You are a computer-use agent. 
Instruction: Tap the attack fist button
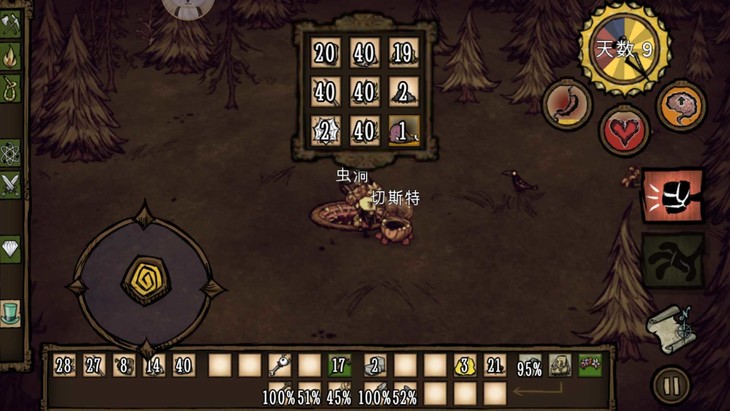[672, 195]
